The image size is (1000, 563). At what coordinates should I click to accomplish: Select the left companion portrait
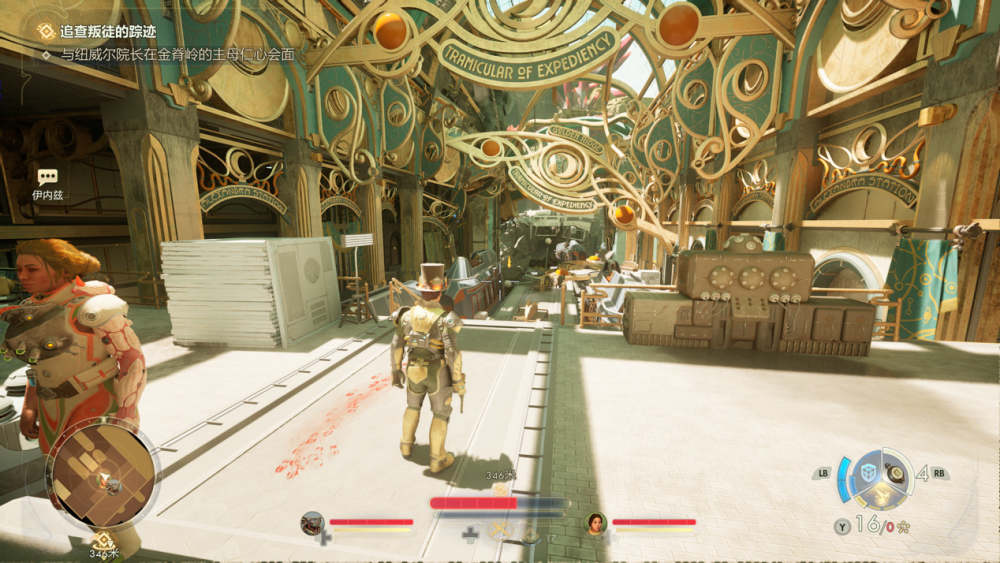point(313,522)
